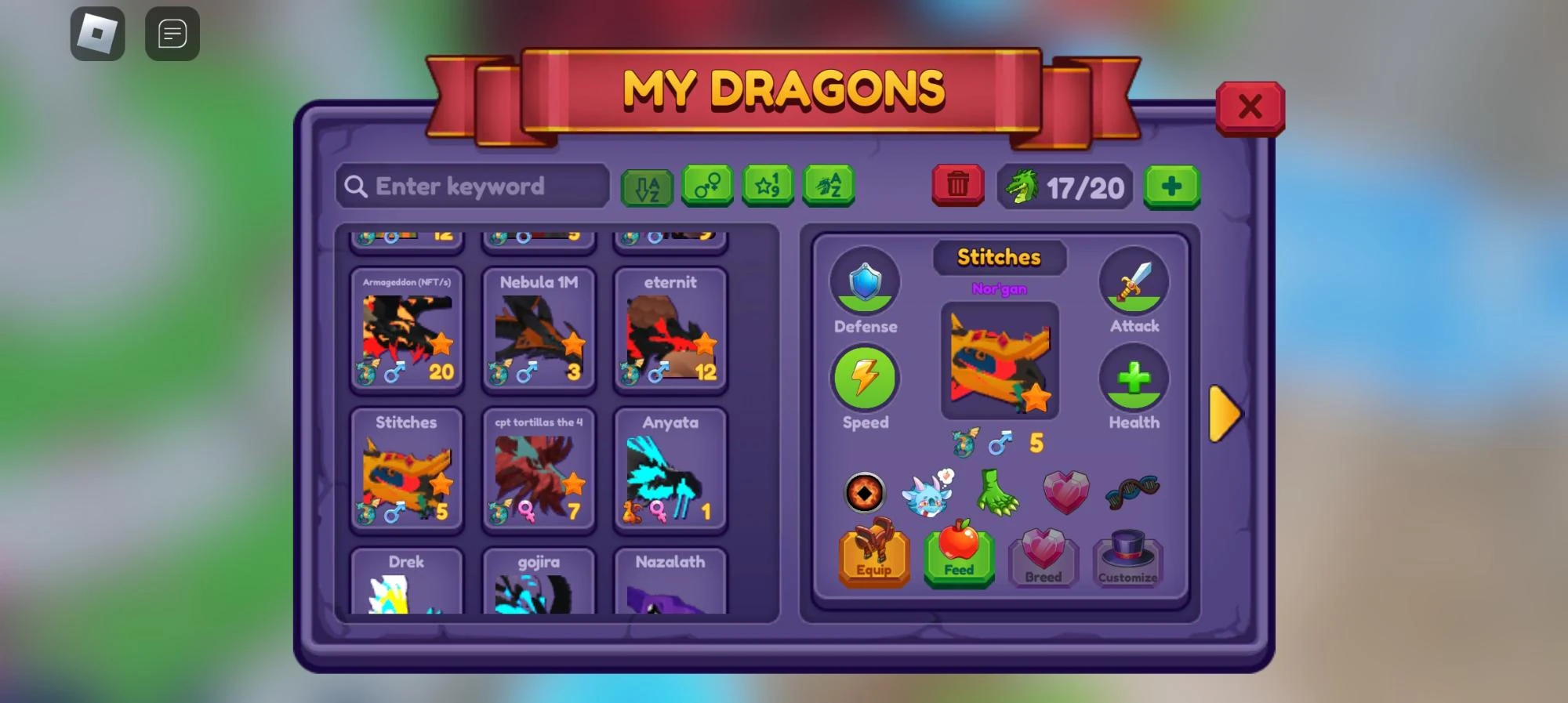Toggle filter by gender

pyautogui.click(x=708, y=187)
